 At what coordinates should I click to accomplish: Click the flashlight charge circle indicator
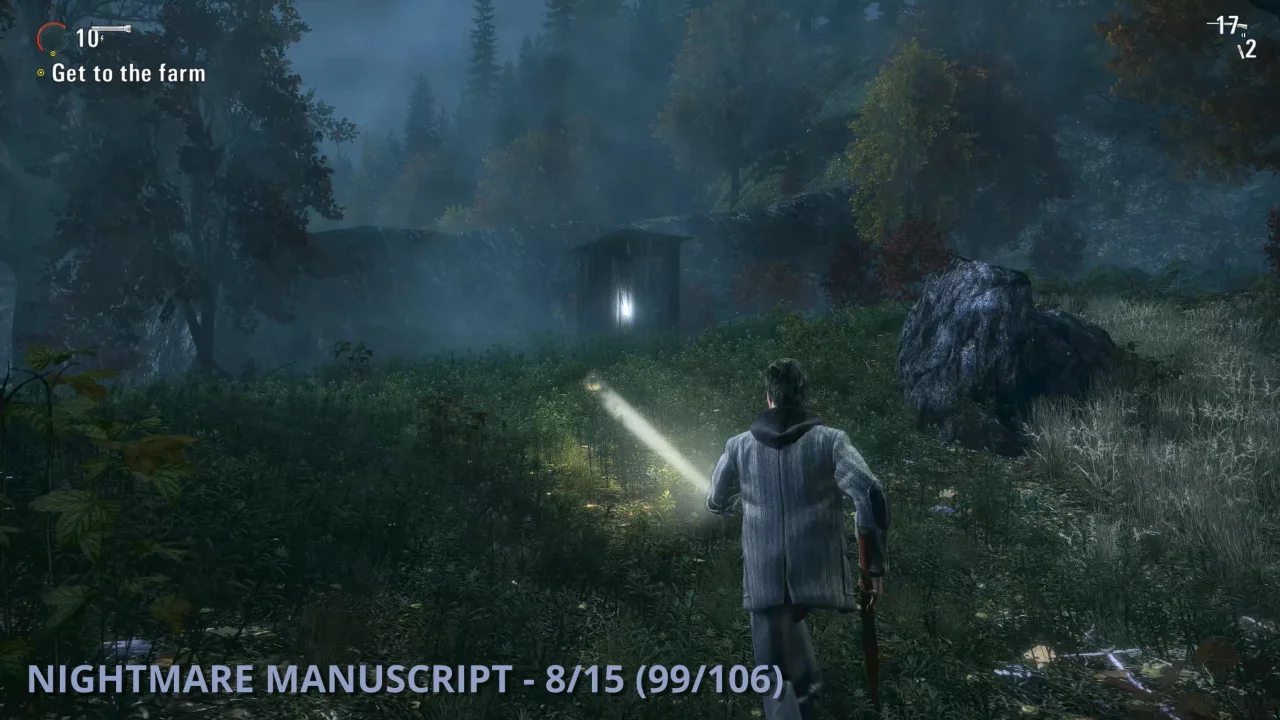tap(52, 37)
